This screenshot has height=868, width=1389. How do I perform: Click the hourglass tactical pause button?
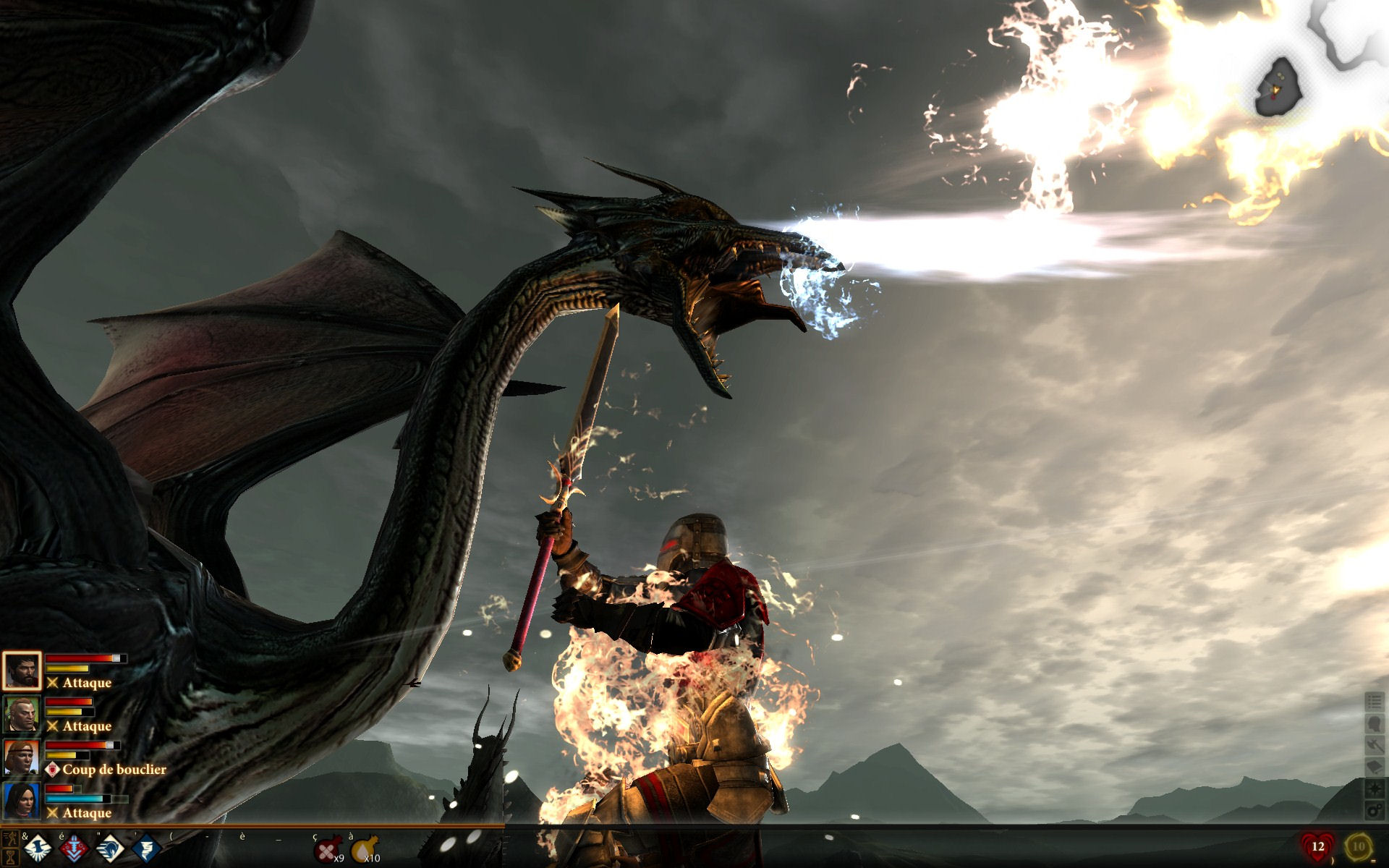tap(11, 856)
